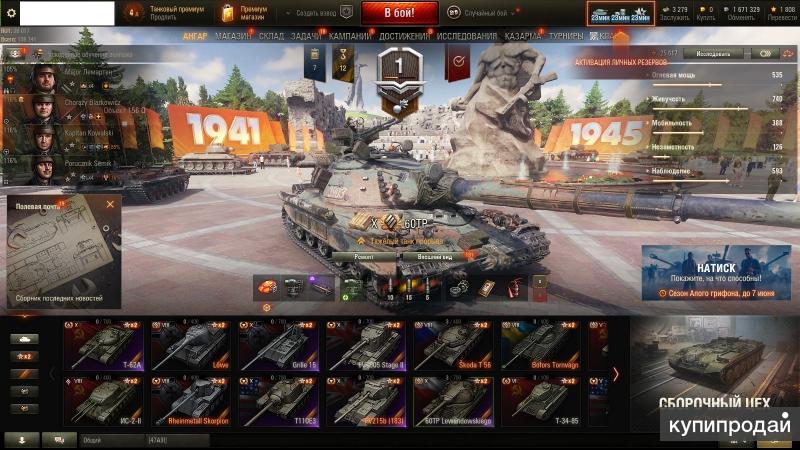
Task: Start battle with the red «В бой!» button
Action: click(x=399, y=13)
